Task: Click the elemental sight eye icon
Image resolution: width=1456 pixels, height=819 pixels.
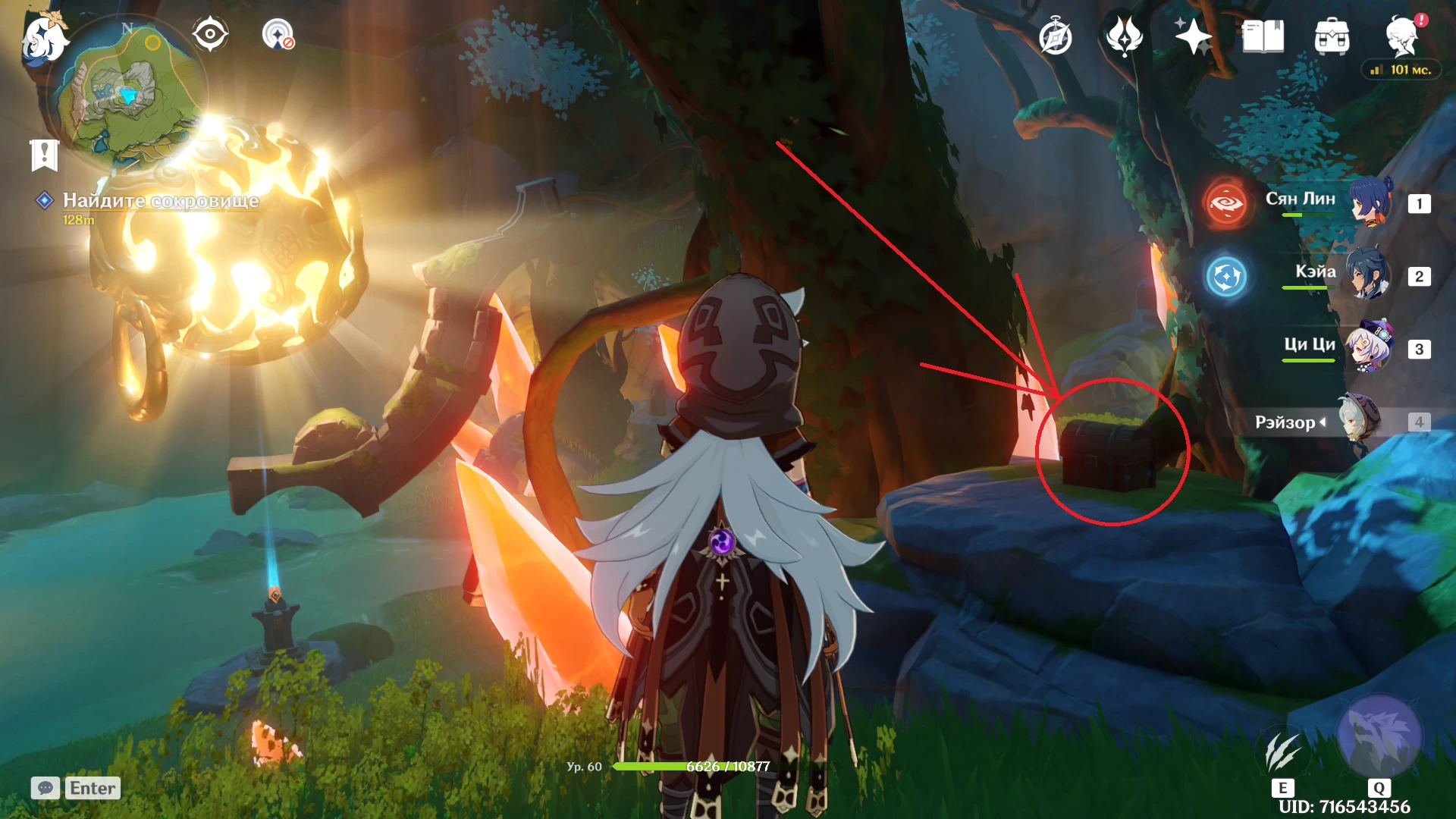Action: (x=210, y=35)
